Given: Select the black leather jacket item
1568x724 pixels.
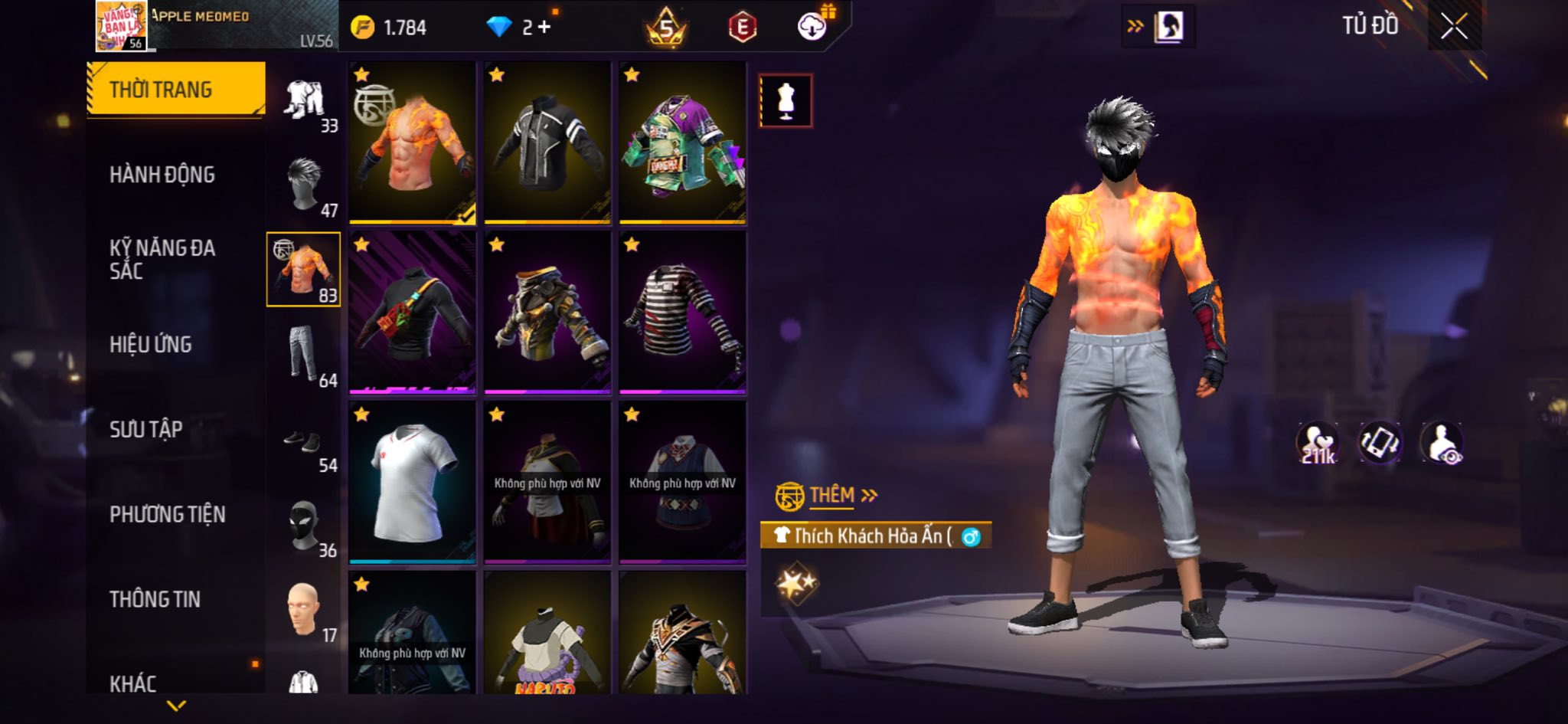Looking at the screenshot, I should (547, 143).
